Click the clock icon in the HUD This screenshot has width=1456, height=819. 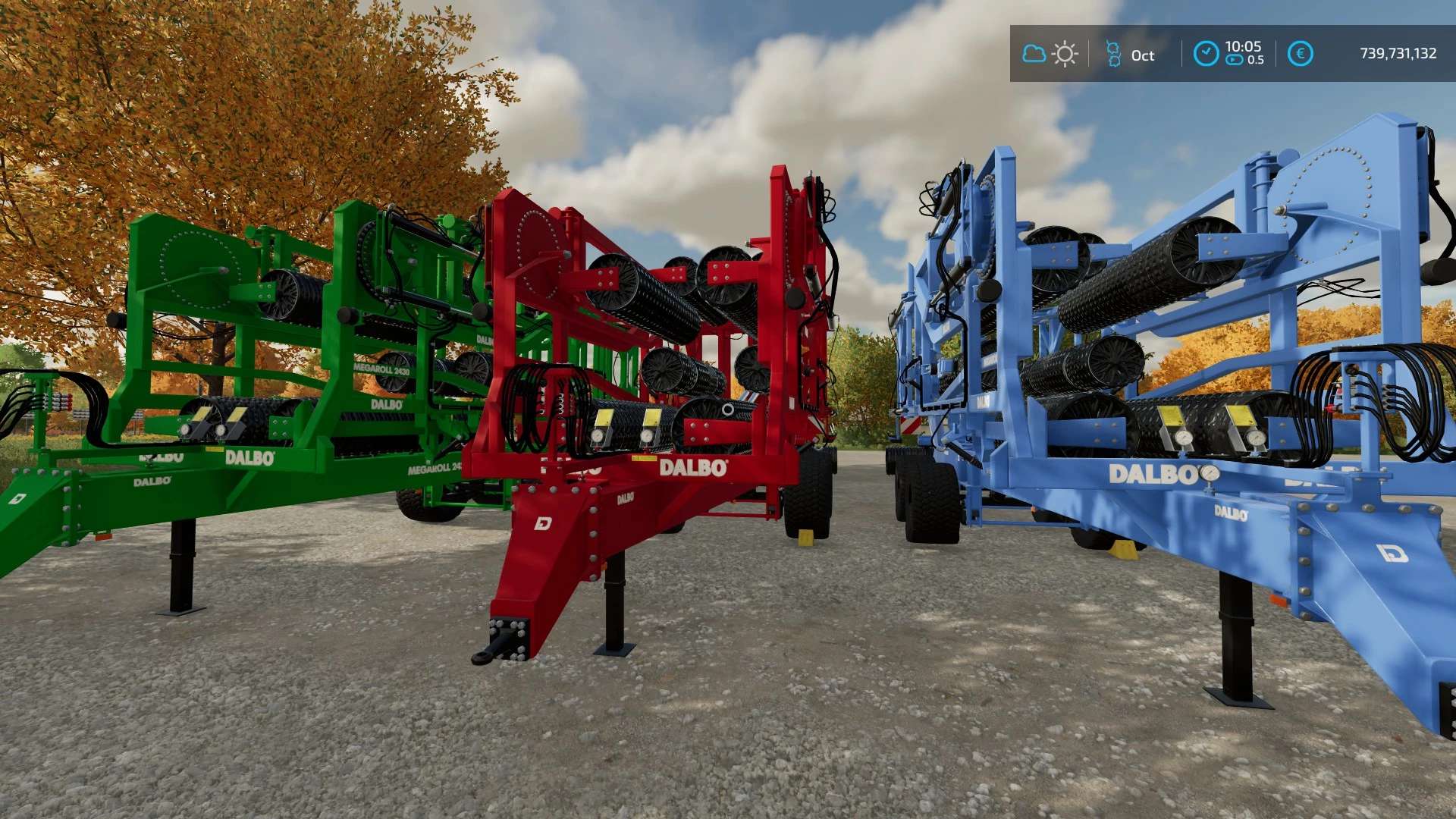(1206, 54)
